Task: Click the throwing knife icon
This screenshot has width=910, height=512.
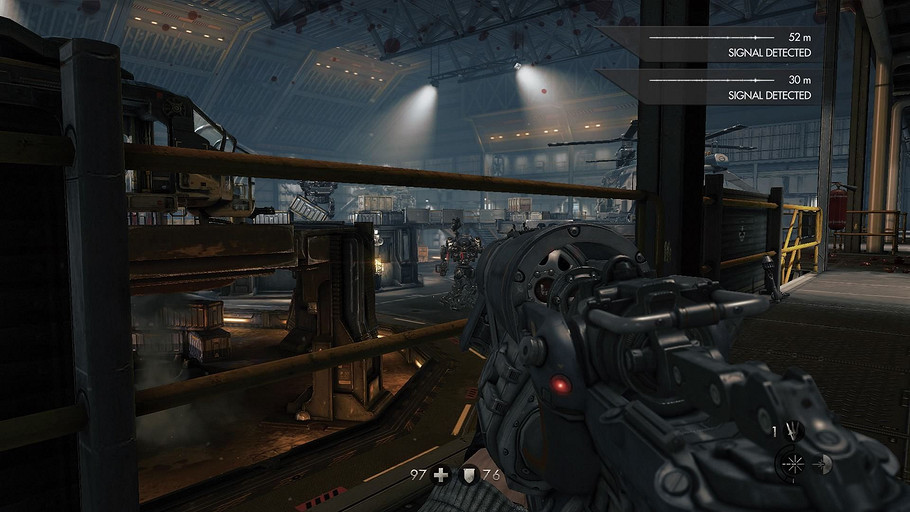Action: pyautogui.click(x=793, y=430)
